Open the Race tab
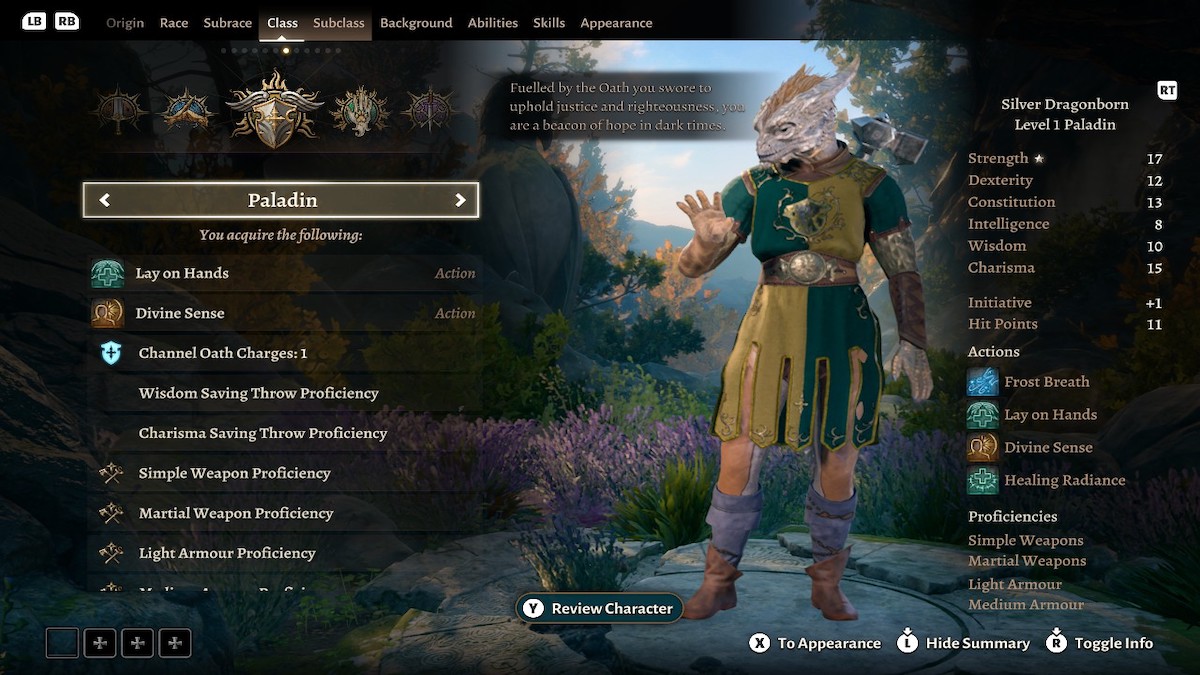 [174, 23]
